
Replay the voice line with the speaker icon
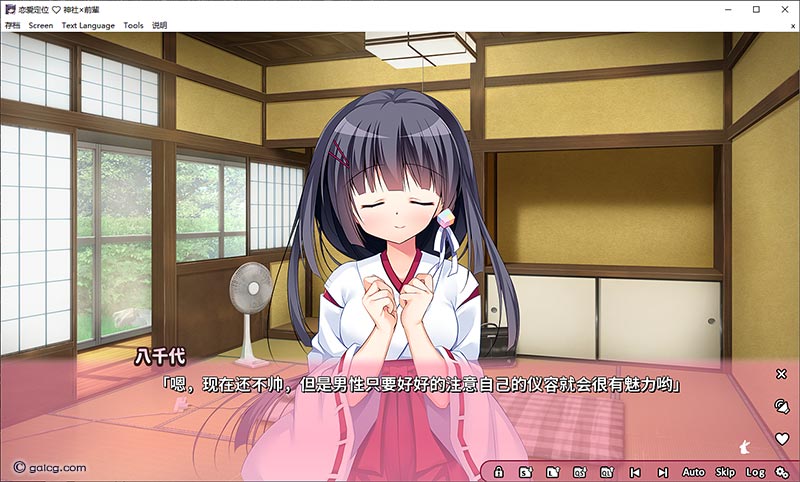(x=782, y=405)
